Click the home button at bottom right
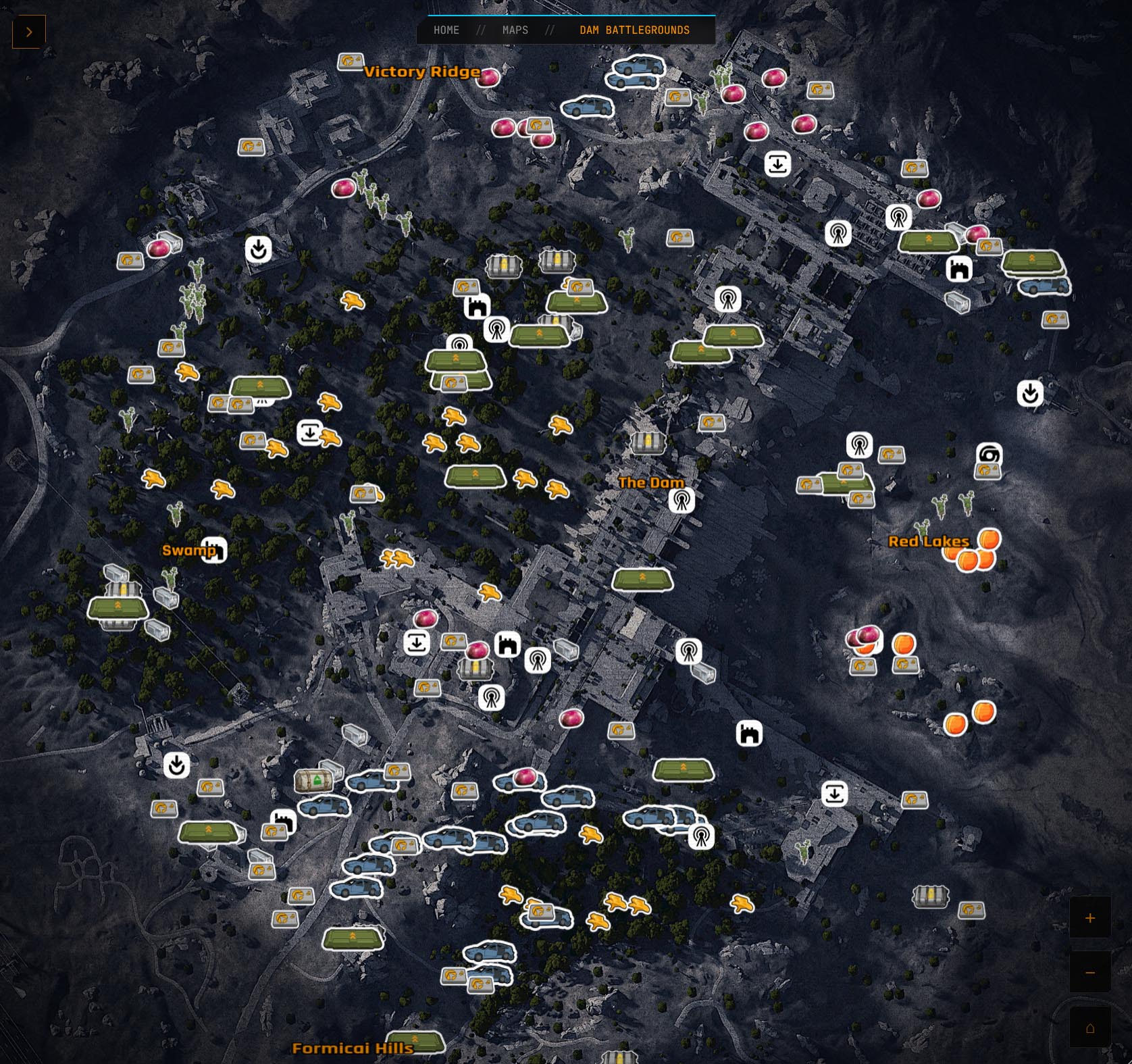 (1091, 1028)
